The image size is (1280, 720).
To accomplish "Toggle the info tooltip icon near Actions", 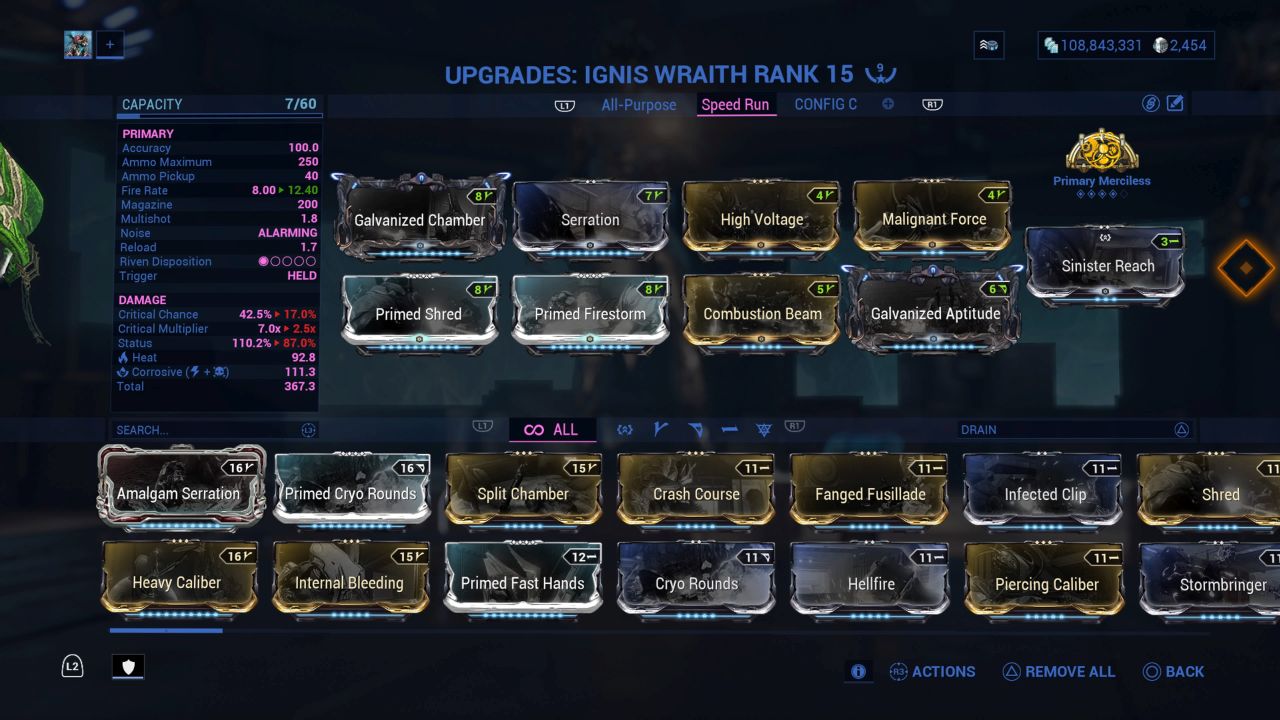I will pyautogui.click(x=858, y=672).
